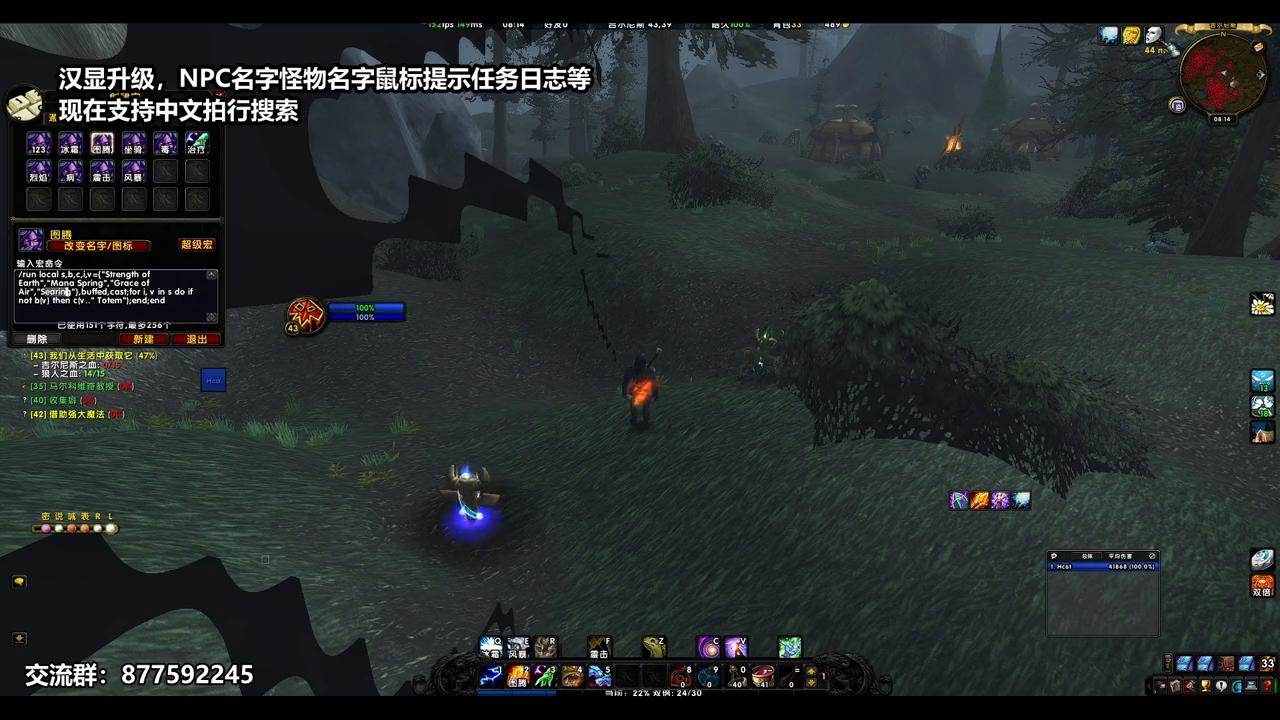Switch to the 平均伤害 tab on the damage meter
The height and width of the screenshot is (720, 1280).
point(1121,556)
